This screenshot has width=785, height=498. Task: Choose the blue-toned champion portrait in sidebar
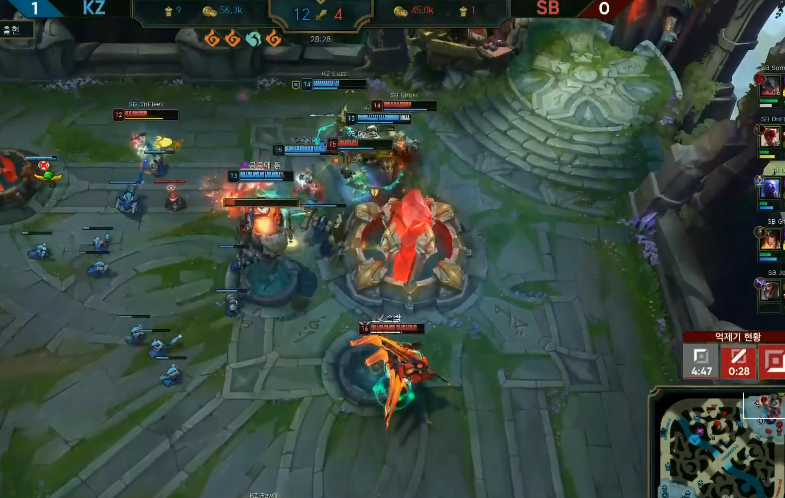pyautogui.click(x=770, y=188)
